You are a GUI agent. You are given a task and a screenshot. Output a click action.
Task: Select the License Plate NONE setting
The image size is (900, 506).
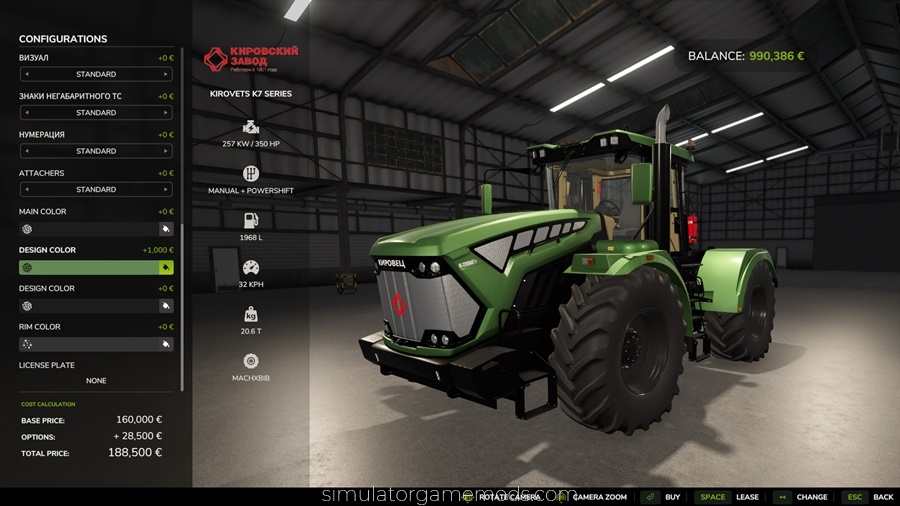coord(96,381)
